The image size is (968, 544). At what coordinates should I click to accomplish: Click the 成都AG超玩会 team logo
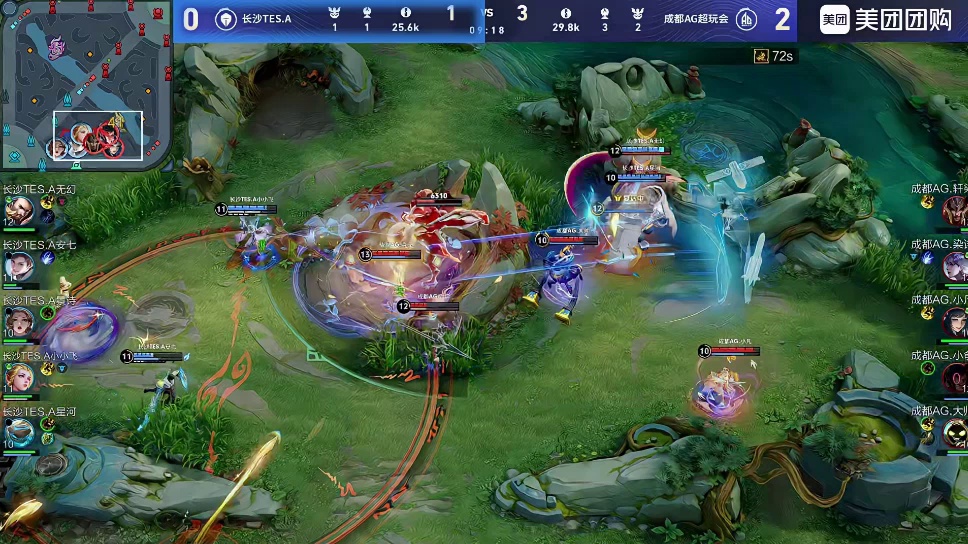click(746, 19)
